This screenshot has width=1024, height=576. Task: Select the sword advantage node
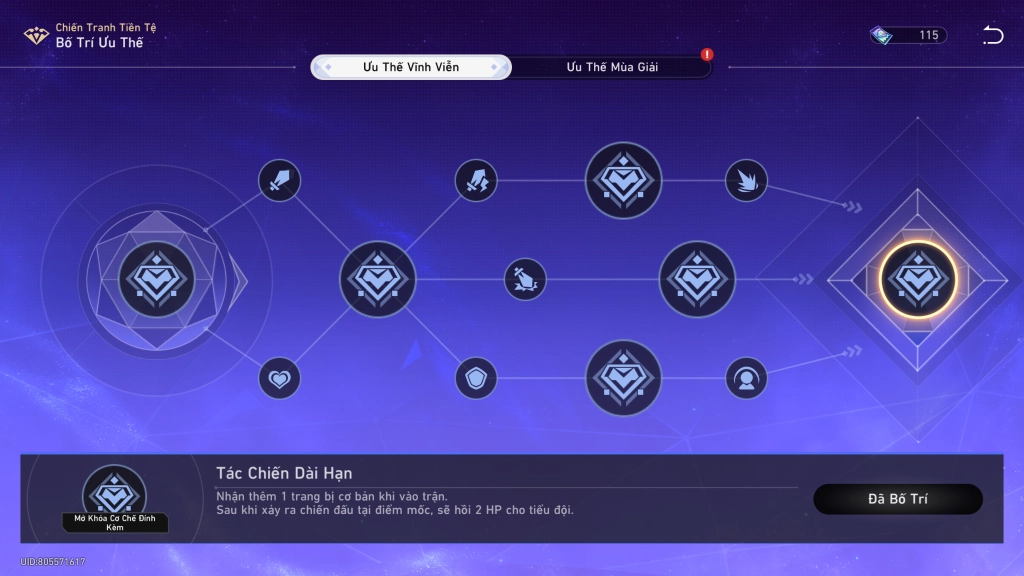280,181
